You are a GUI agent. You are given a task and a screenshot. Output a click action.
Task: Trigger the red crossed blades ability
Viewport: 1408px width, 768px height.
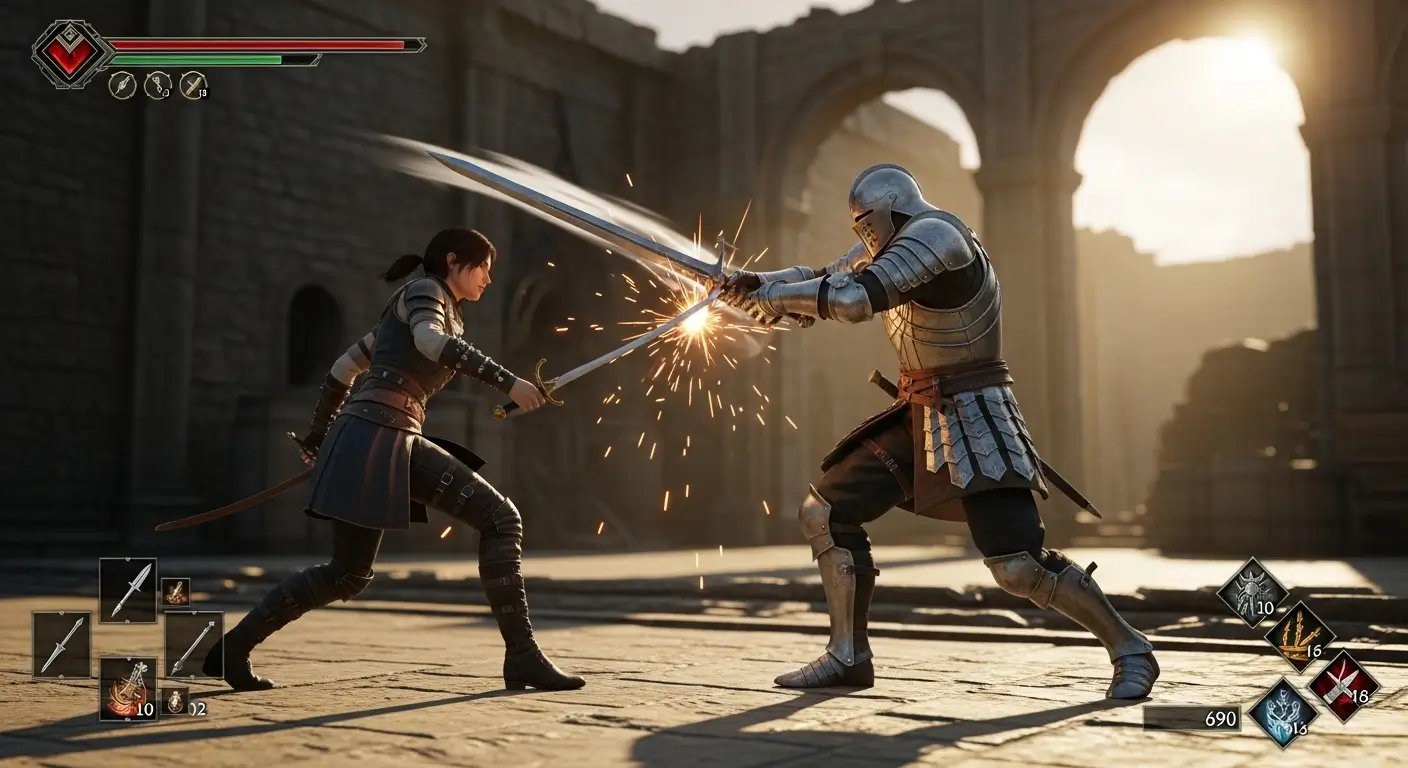coord(1343,685)
